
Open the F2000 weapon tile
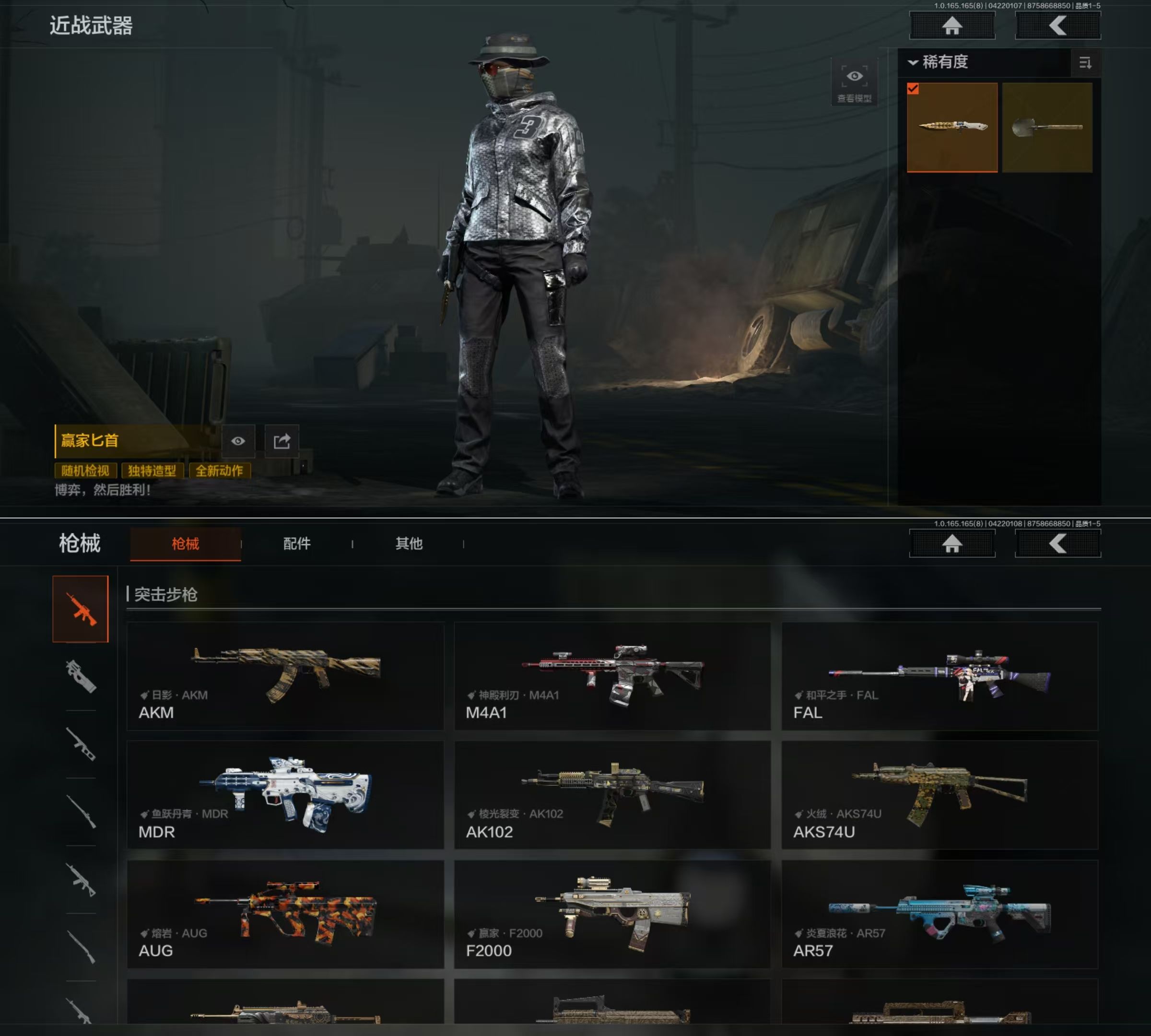click(x=612, y=914)
